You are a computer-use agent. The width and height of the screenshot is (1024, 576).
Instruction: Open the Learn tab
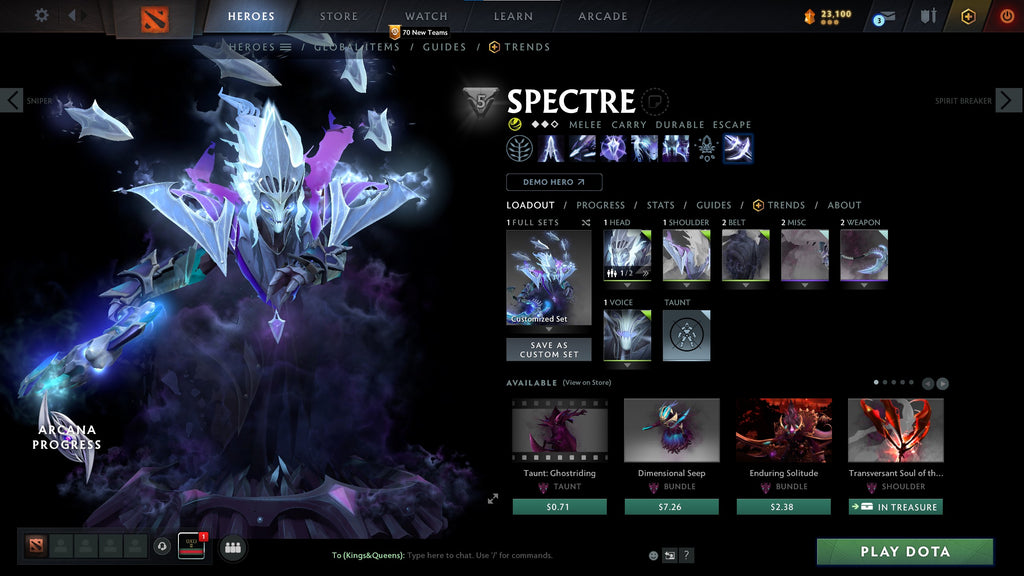point(513,16)
